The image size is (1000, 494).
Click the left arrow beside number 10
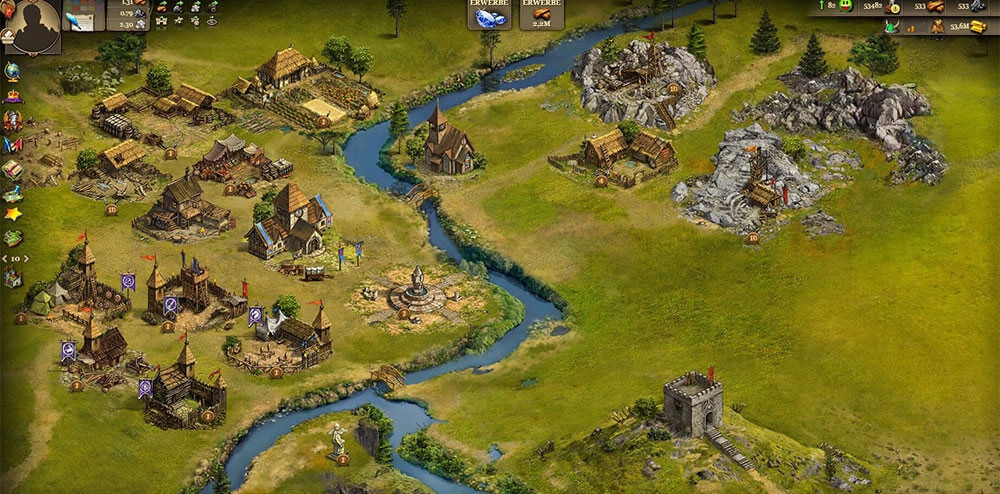pyautogui.click(x=3, y=258)
